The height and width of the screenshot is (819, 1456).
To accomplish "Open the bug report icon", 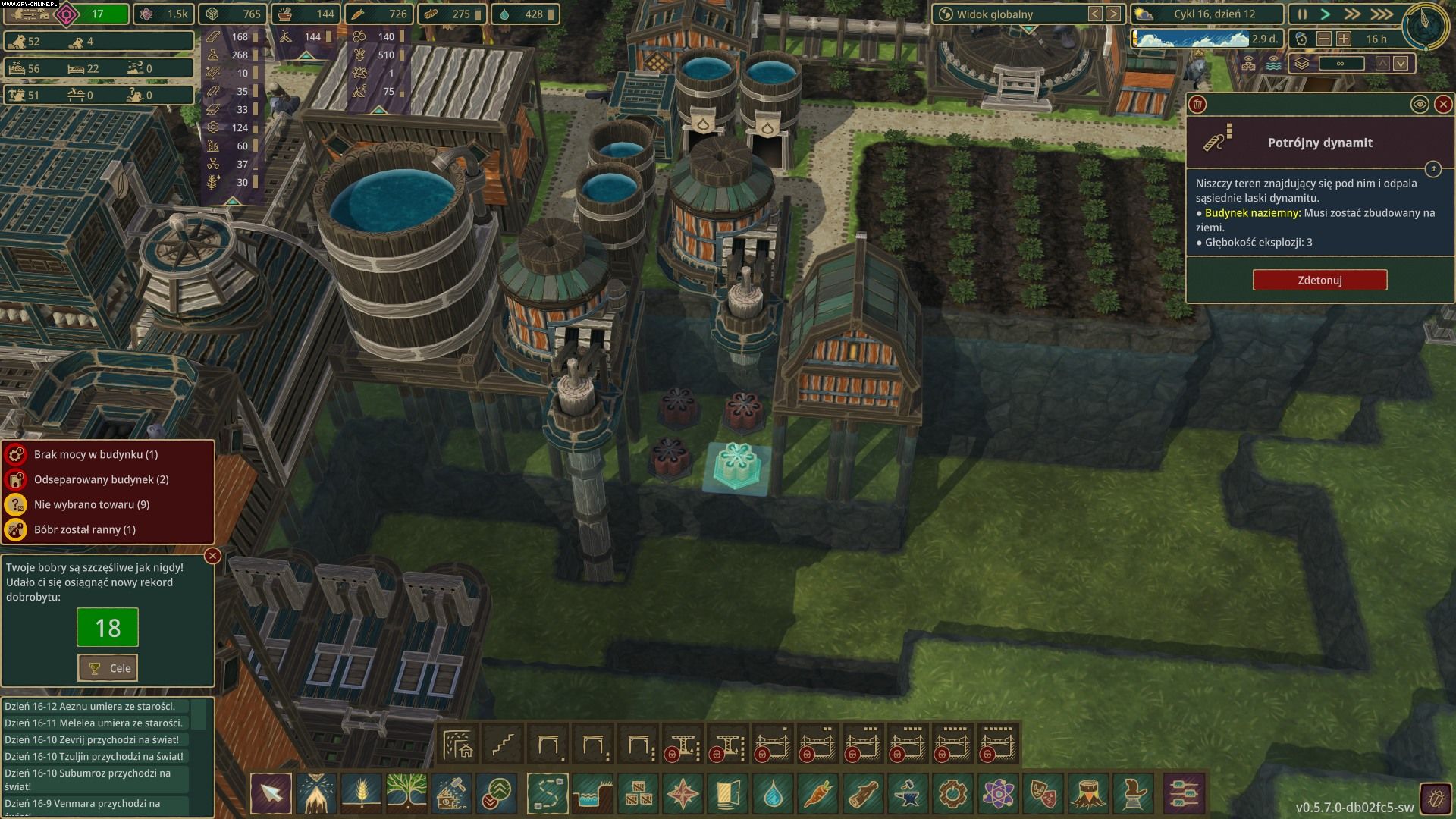I will click(x=1434, y=797).
